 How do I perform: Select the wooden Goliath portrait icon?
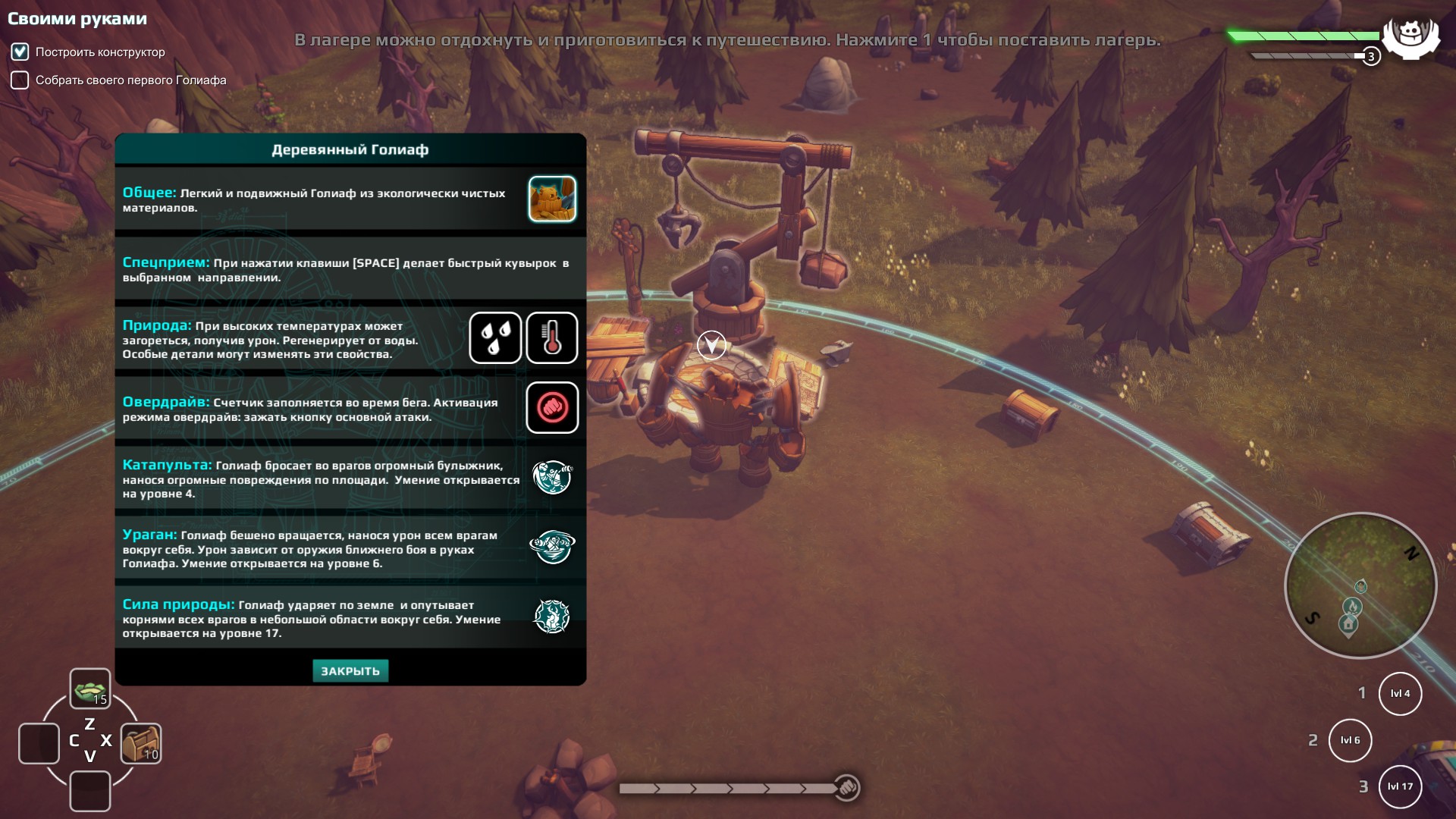552,199
